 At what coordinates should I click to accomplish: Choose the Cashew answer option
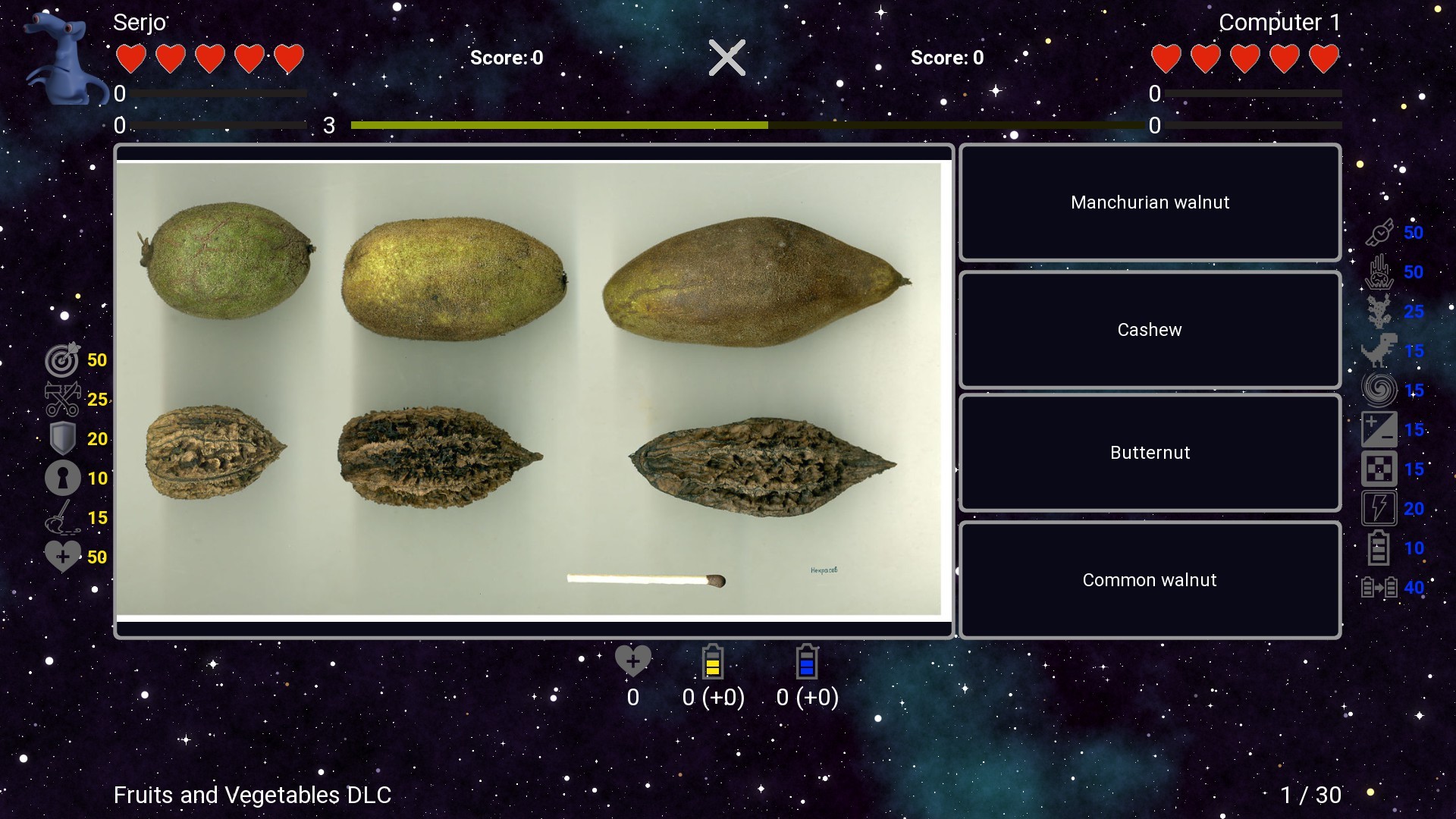click(1150, 329)
